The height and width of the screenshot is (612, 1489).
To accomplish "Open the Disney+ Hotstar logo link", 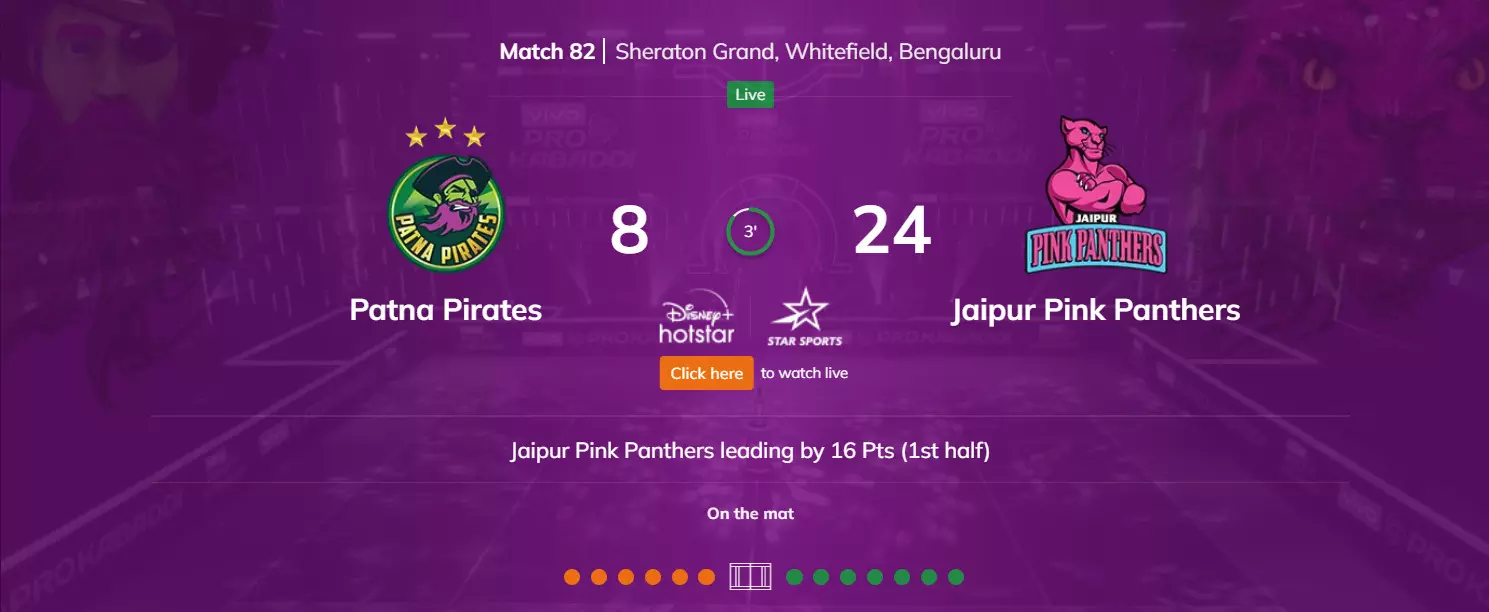I will point(696,317).
